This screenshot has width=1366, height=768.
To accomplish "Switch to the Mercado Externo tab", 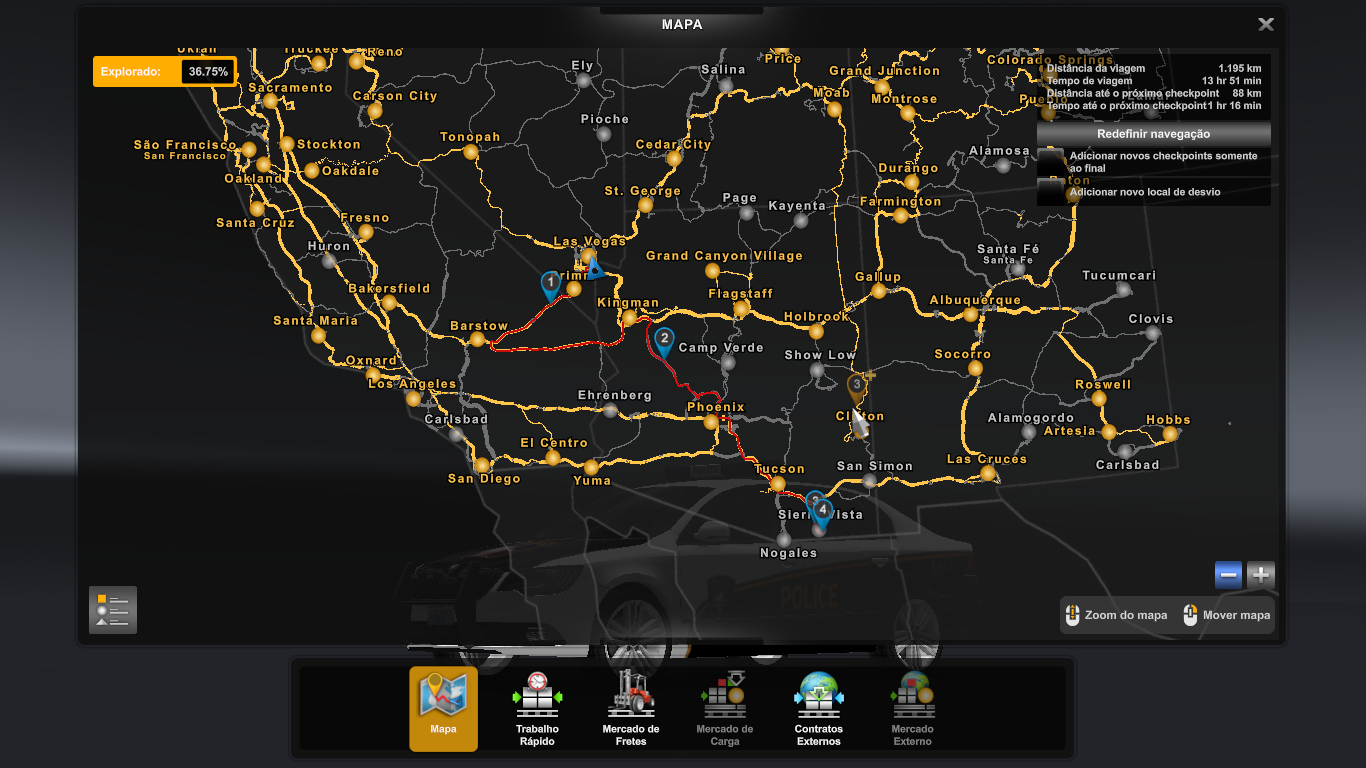I will (x=911, y=707).
